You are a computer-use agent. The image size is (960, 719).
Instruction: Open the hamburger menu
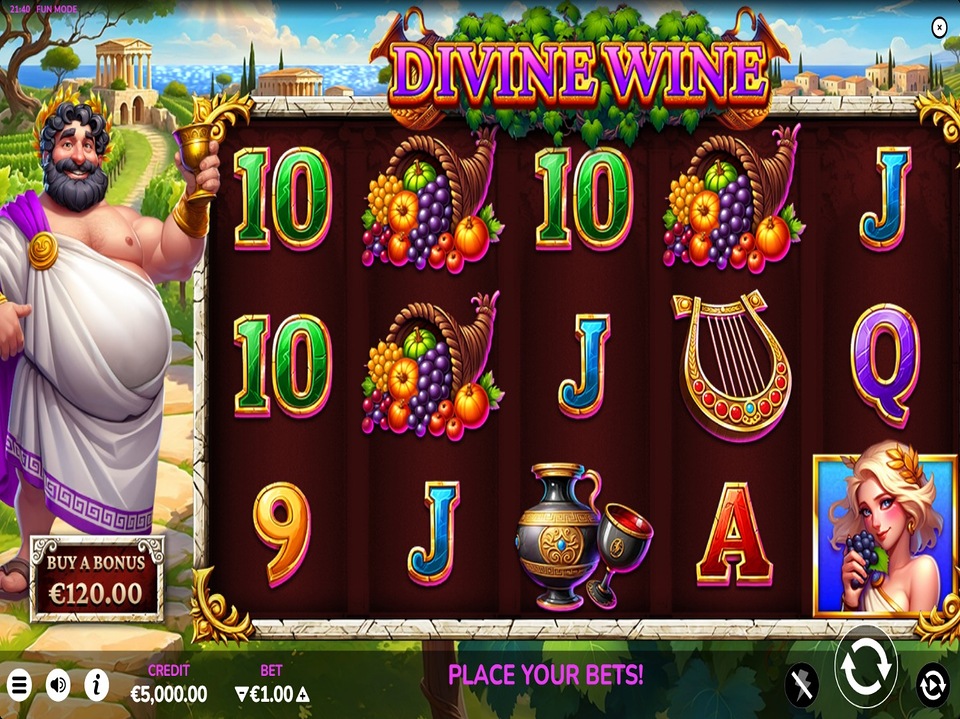click(19, 685)
